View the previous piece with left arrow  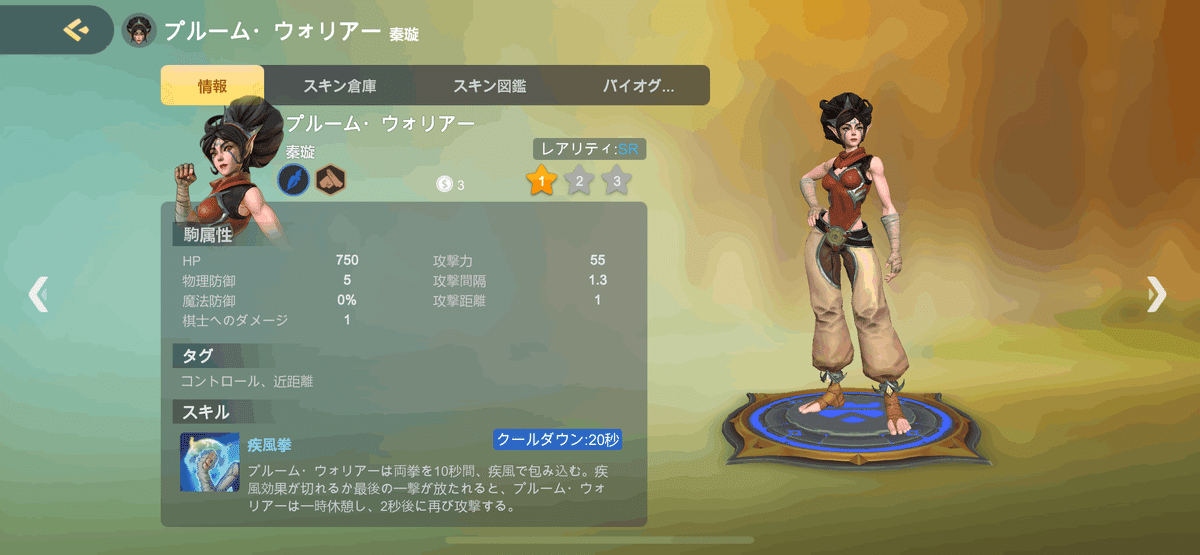pyautogui.click(x=38, y=294)
